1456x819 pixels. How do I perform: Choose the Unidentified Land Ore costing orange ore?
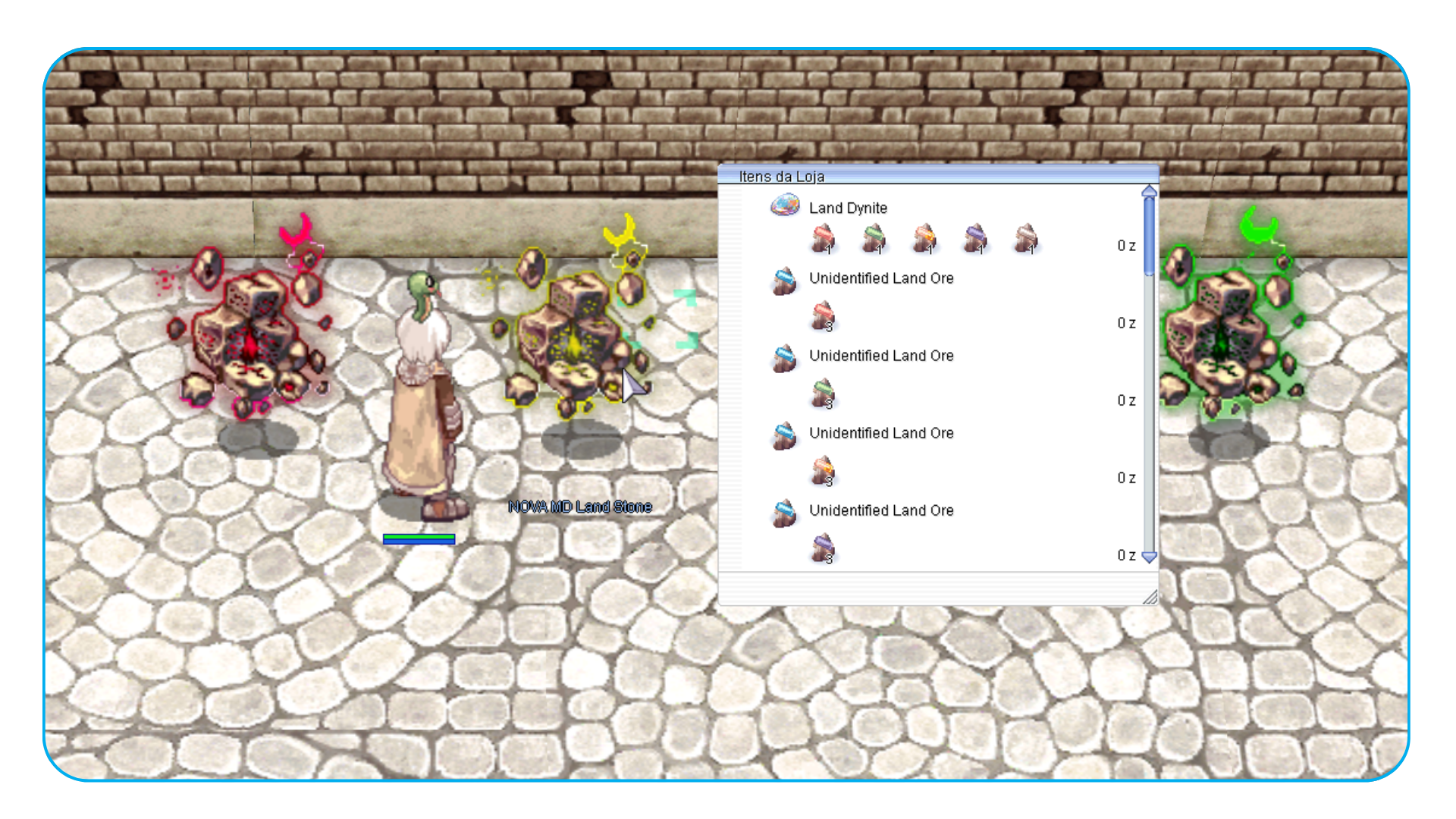coord(880,433)
